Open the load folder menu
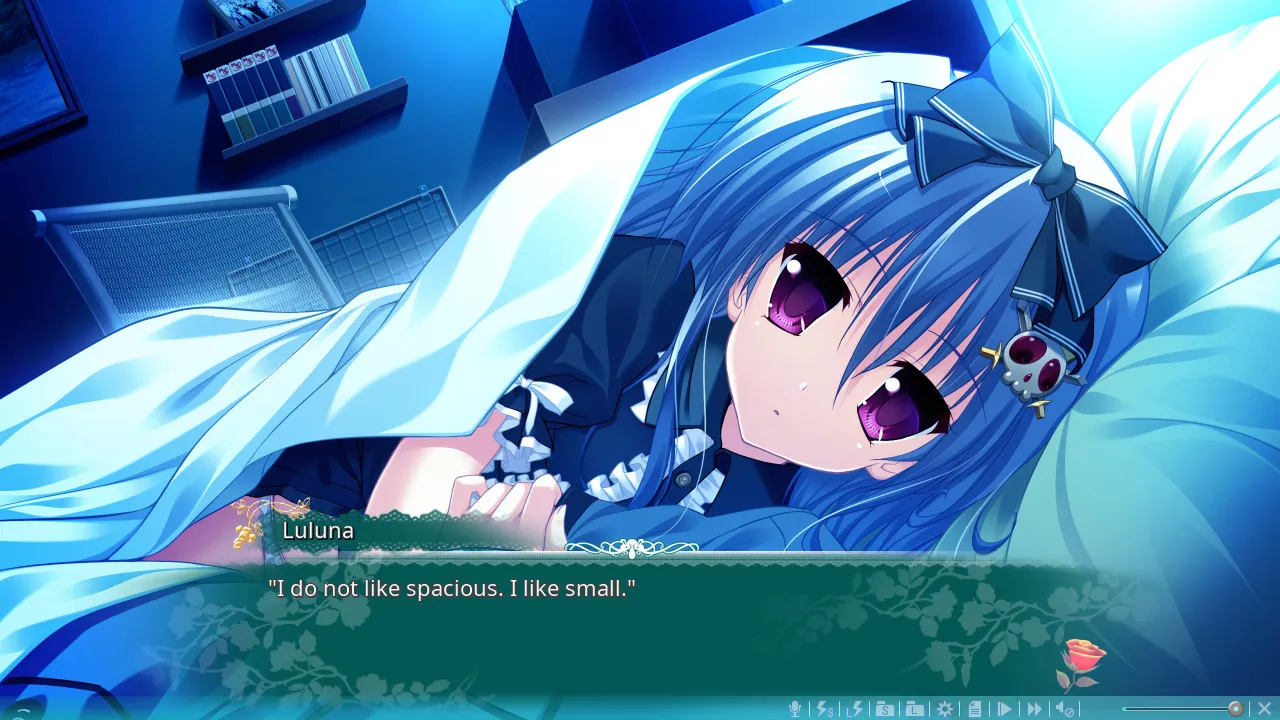 [x=915, y=709]
